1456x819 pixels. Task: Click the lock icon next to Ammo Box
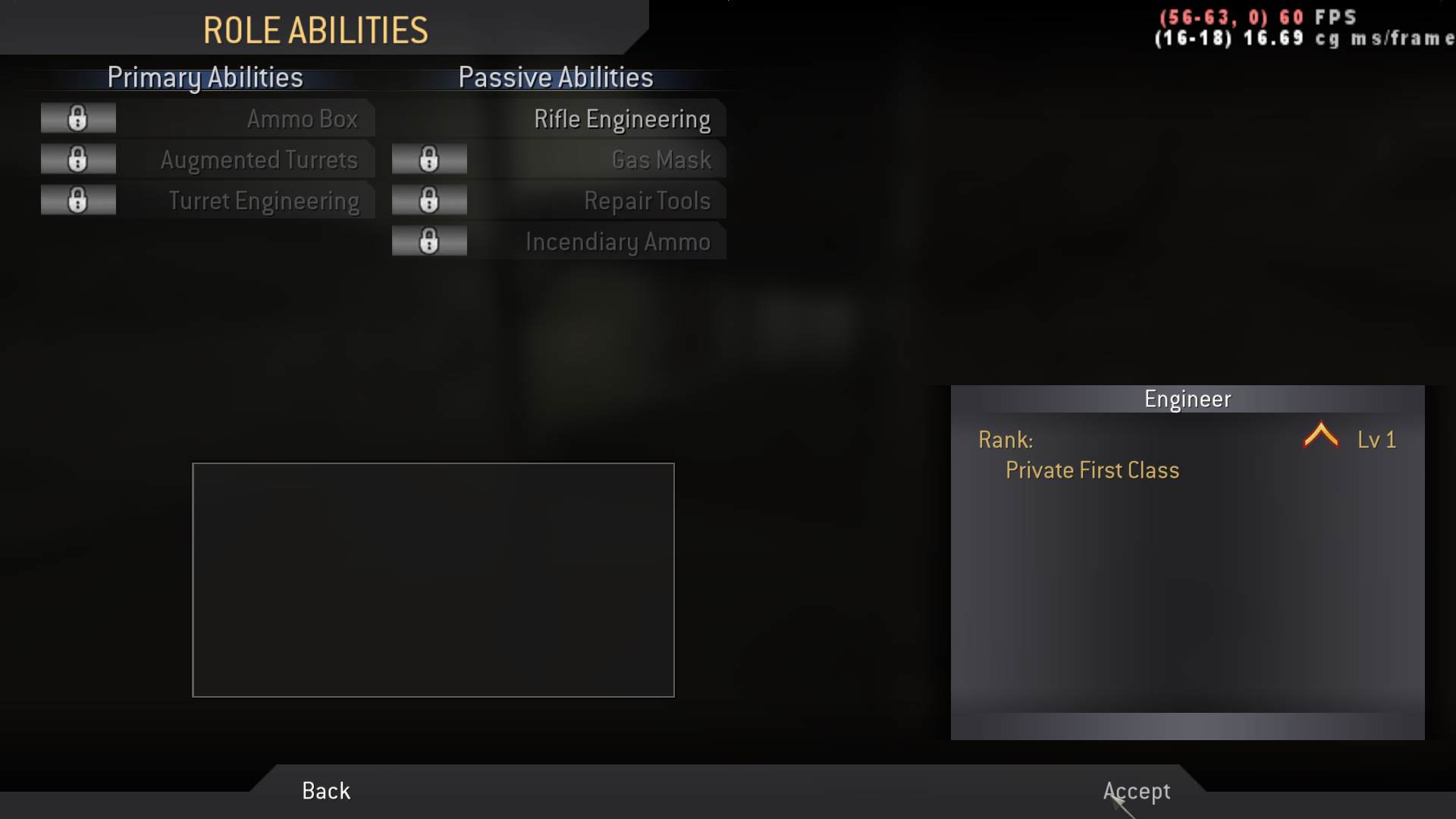pos(77,118)
